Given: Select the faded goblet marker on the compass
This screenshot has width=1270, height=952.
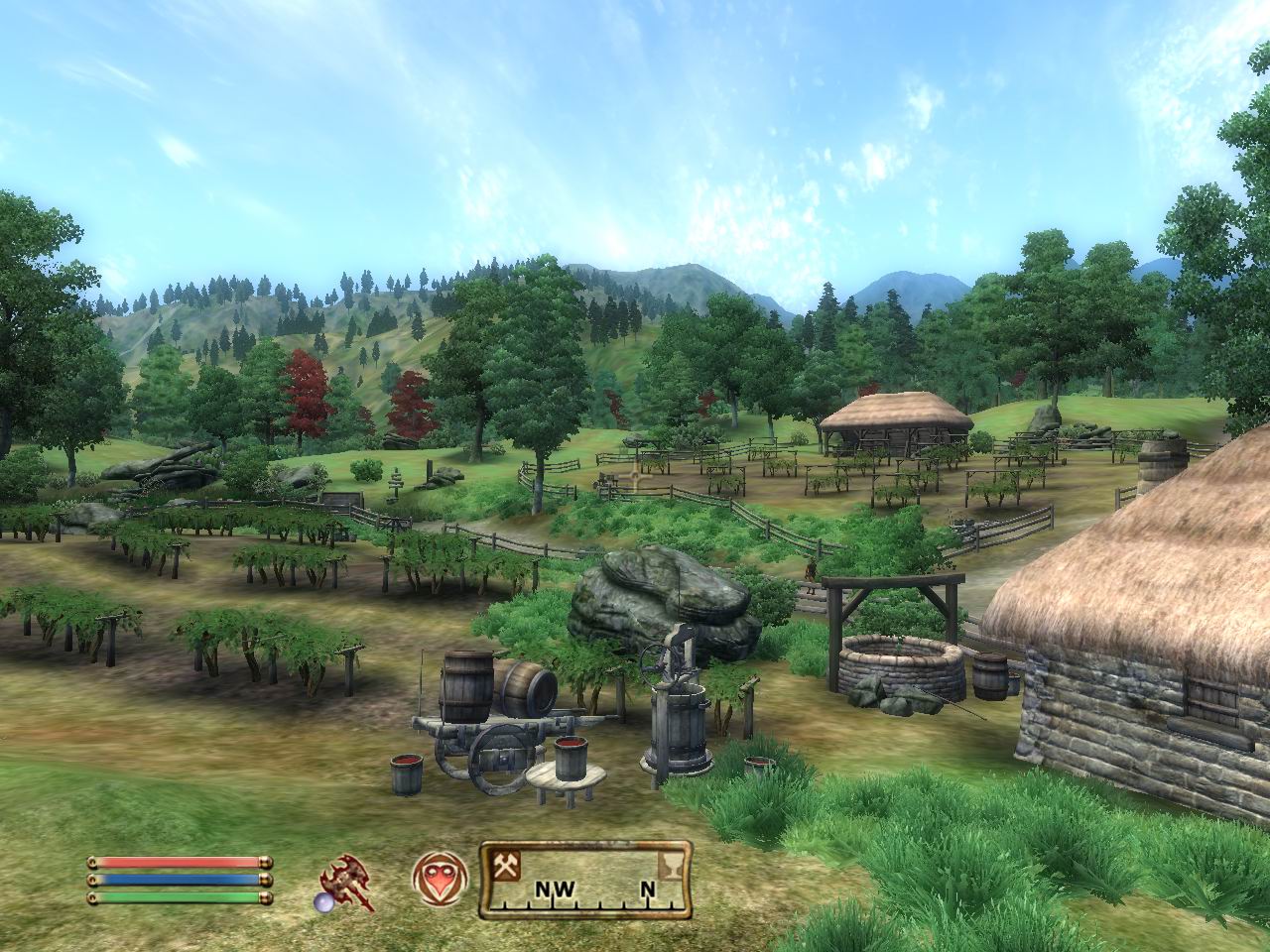Looking at the screenshot, I should tap(671, 865).
